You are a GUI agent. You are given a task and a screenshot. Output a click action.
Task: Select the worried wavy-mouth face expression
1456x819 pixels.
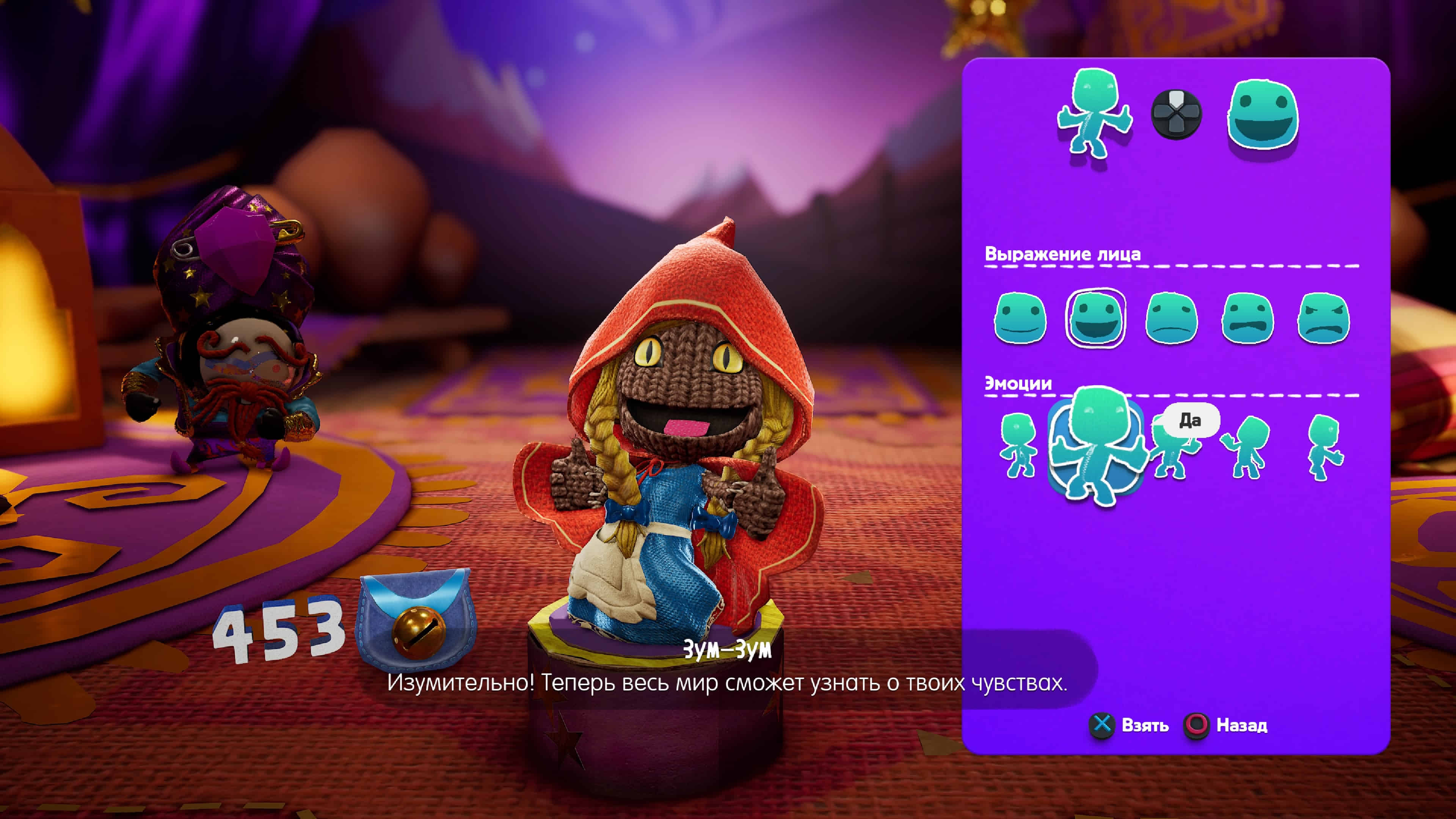point(1247,318)
